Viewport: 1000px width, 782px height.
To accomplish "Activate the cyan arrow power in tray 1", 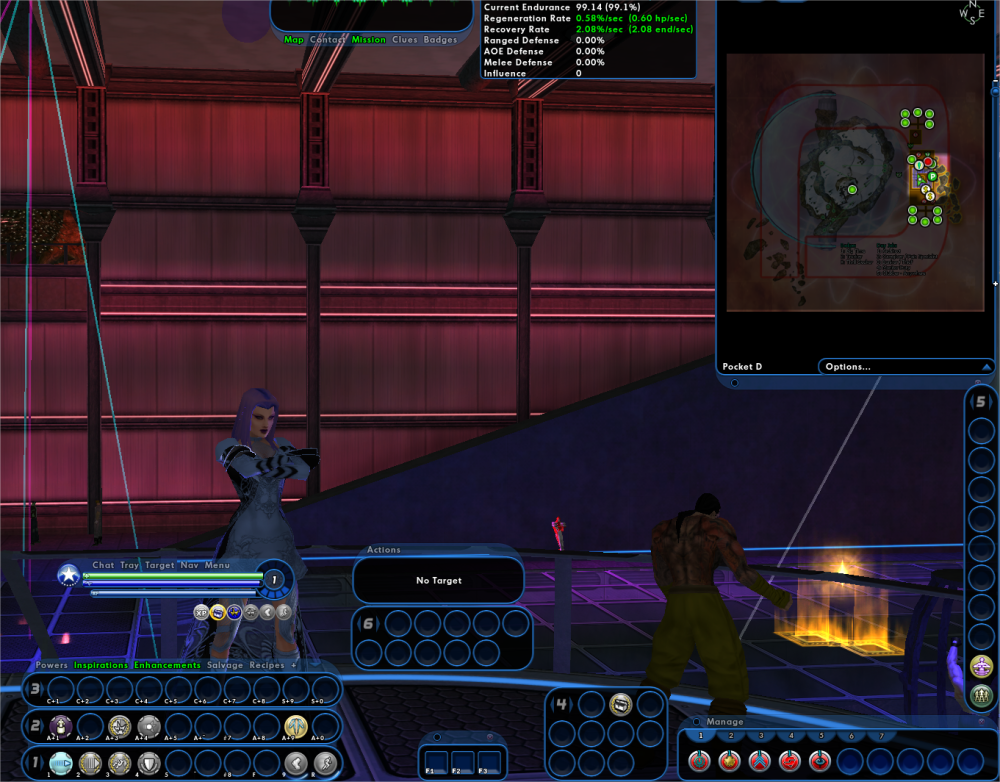I will 61,763.
